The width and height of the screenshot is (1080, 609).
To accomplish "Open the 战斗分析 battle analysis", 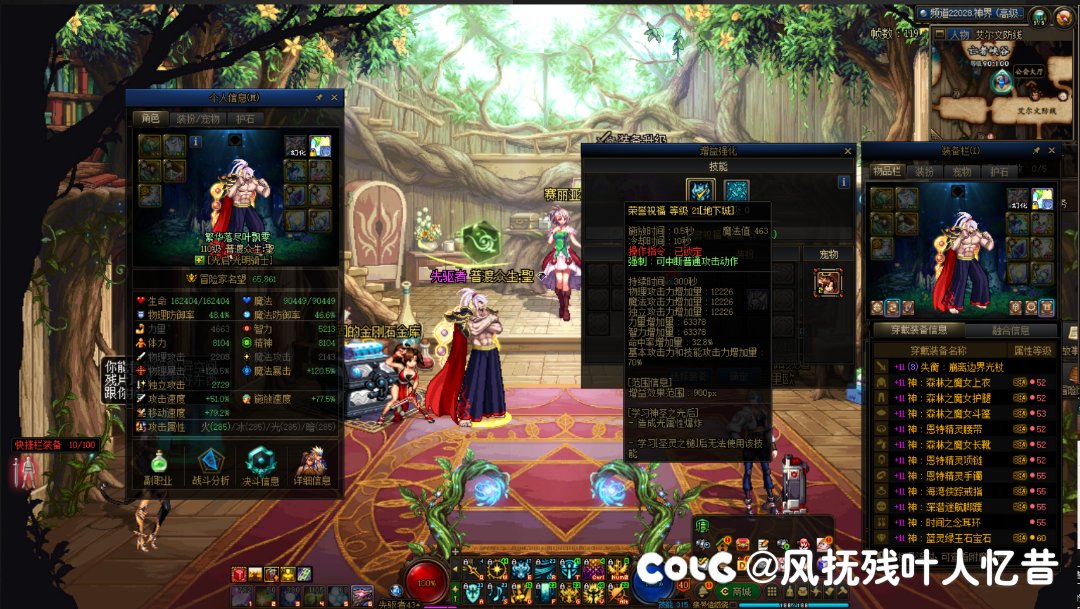I will click(x=210, y=467).
